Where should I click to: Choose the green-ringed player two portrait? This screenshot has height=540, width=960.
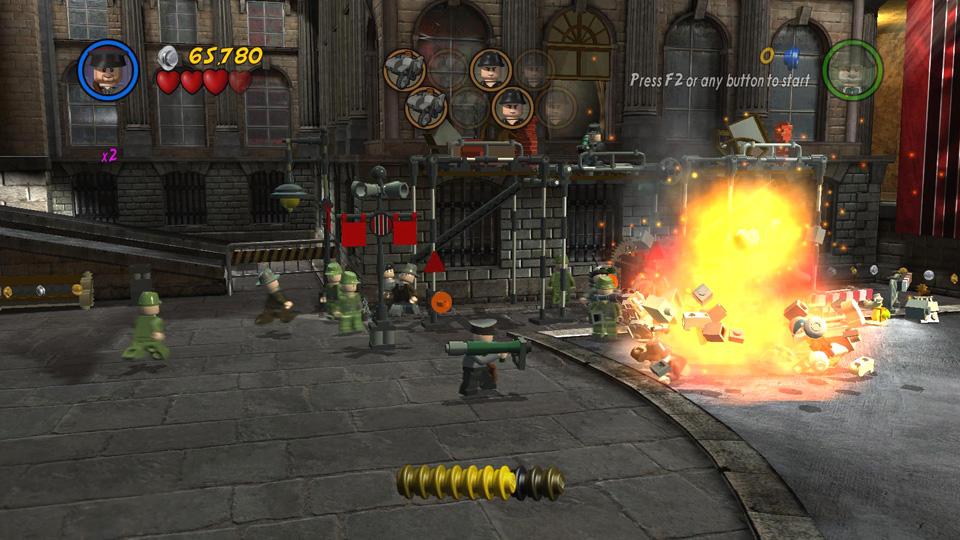point(852,70)
